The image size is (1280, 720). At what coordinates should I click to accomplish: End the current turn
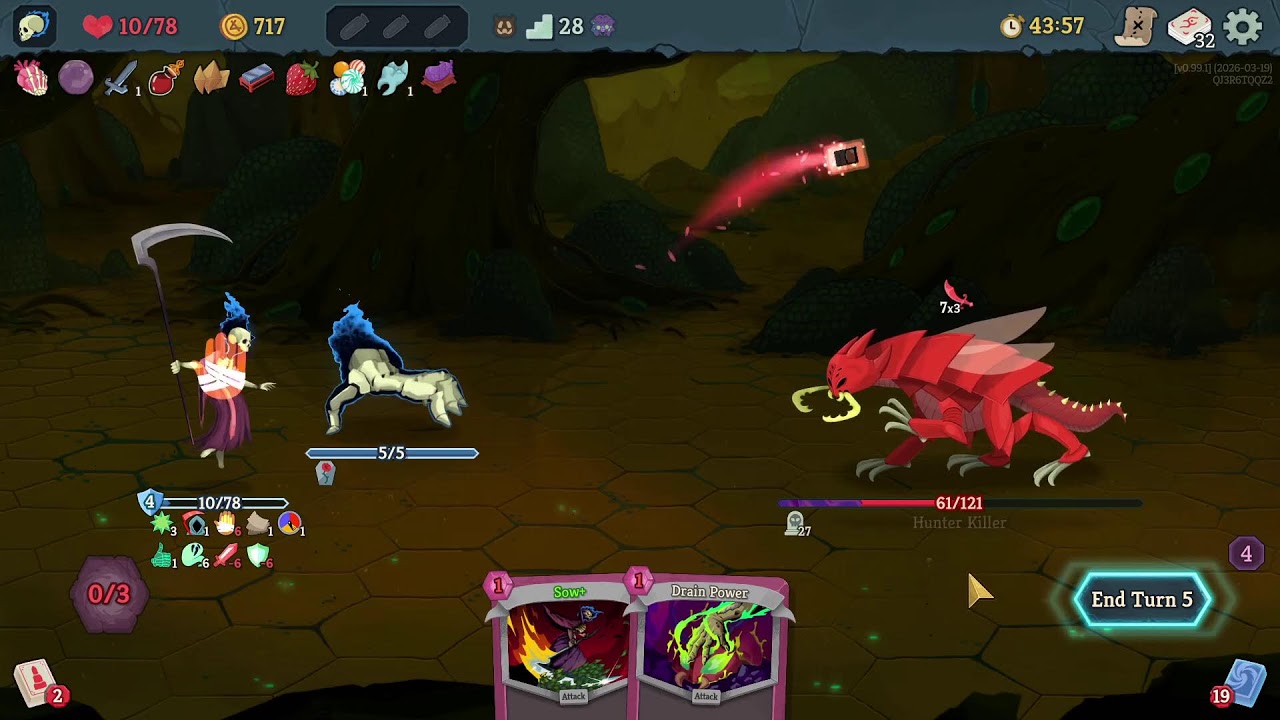coord(1141,600)
